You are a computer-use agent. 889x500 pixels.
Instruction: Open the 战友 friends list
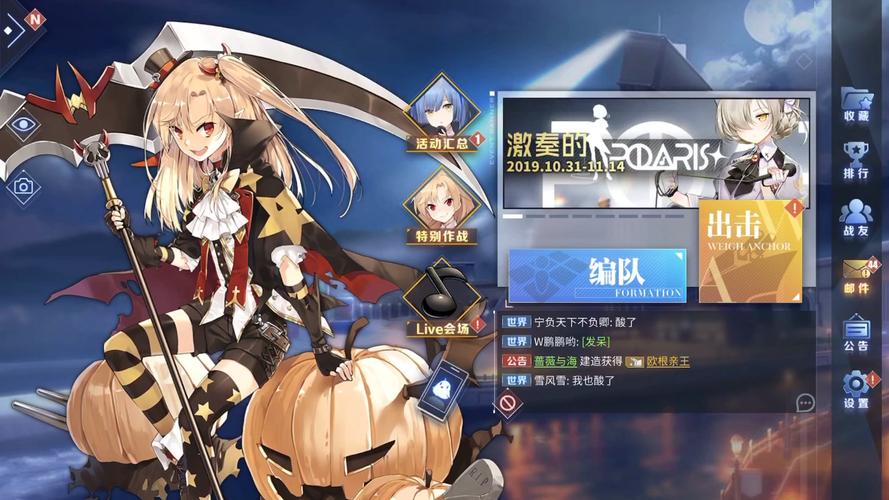pos(856,218)
